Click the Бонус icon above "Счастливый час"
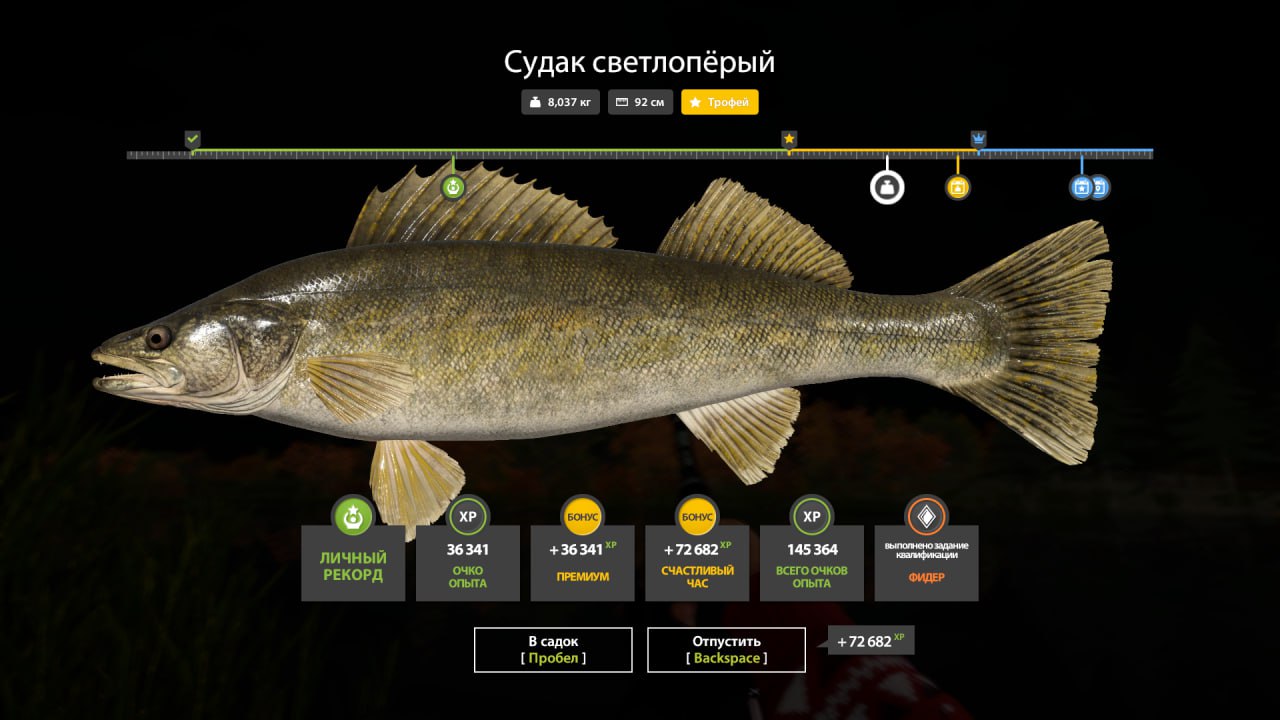This screenshot has width=1280, height=720. click(x=696, y=517)
